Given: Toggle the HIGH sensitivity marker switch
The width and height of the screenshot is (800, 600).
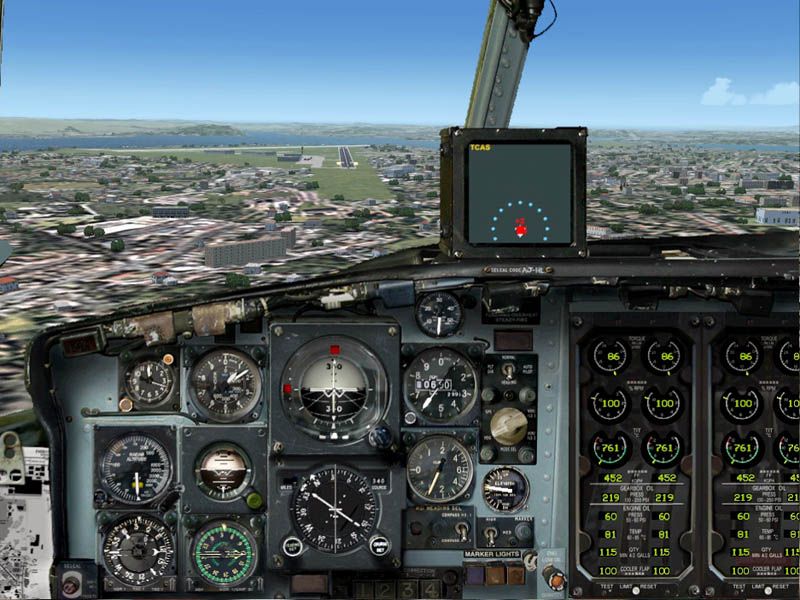Looking at the screenshot, I should click(492, 534).
